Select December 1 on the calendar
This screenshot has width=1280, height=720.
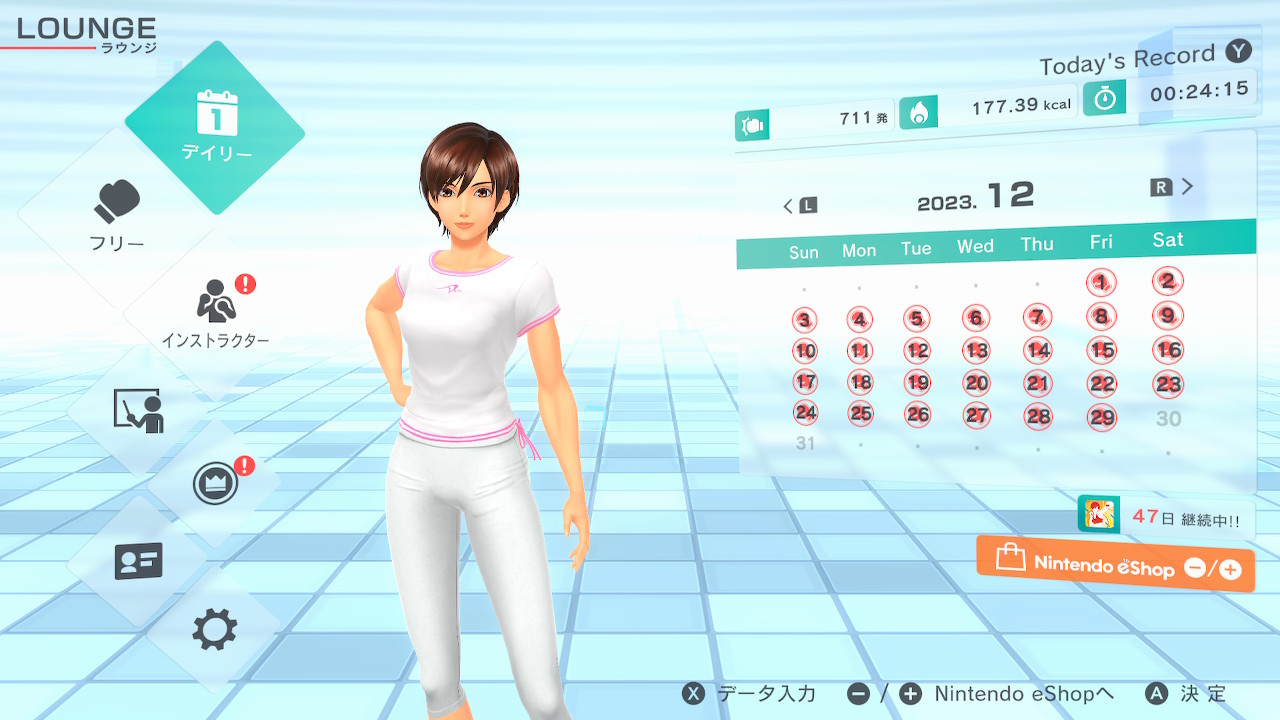coord(1101,283)
